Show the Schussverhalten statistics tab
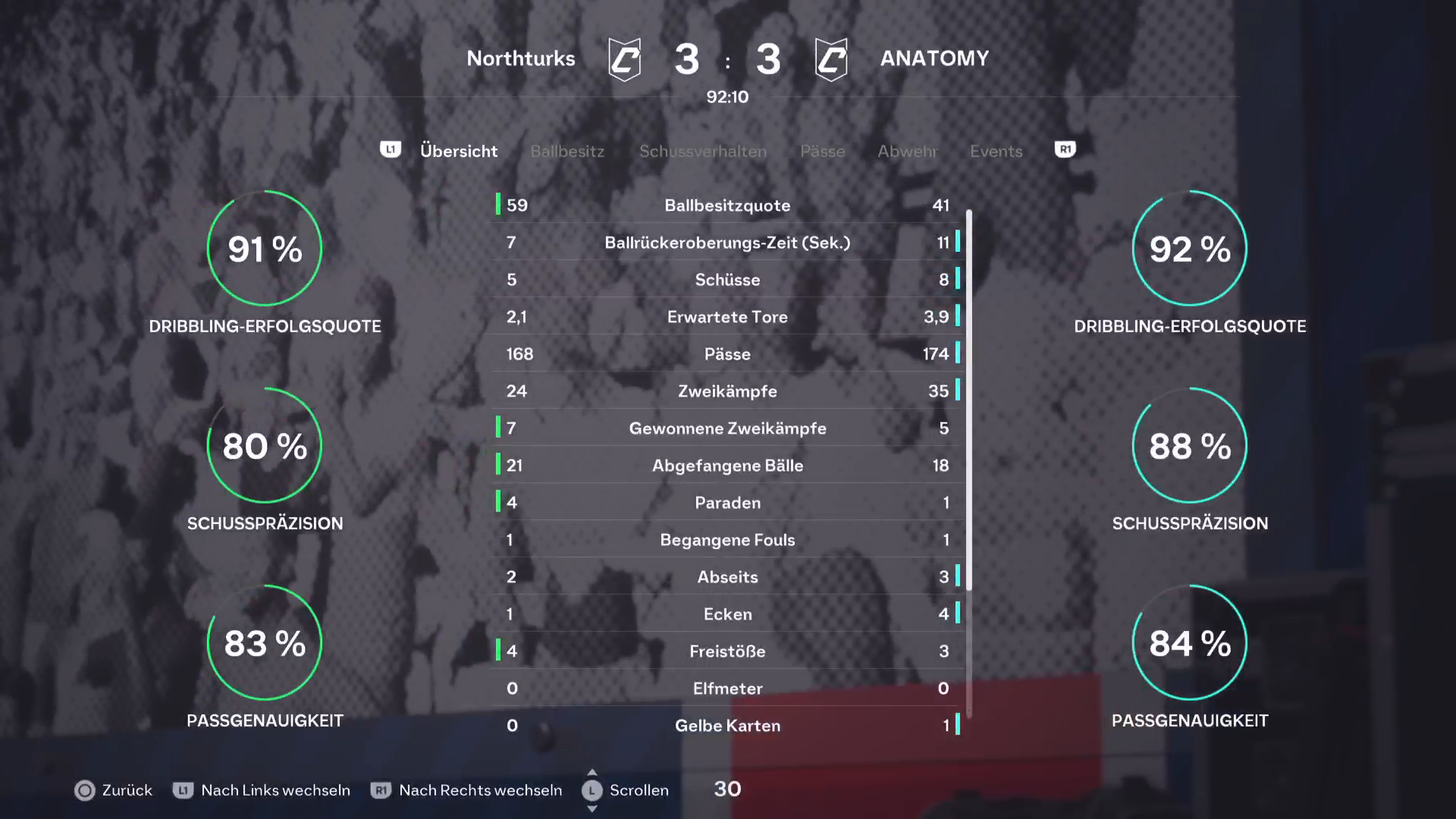The width and height of the screenshot is (1456, 819). [x=702, y=151]
